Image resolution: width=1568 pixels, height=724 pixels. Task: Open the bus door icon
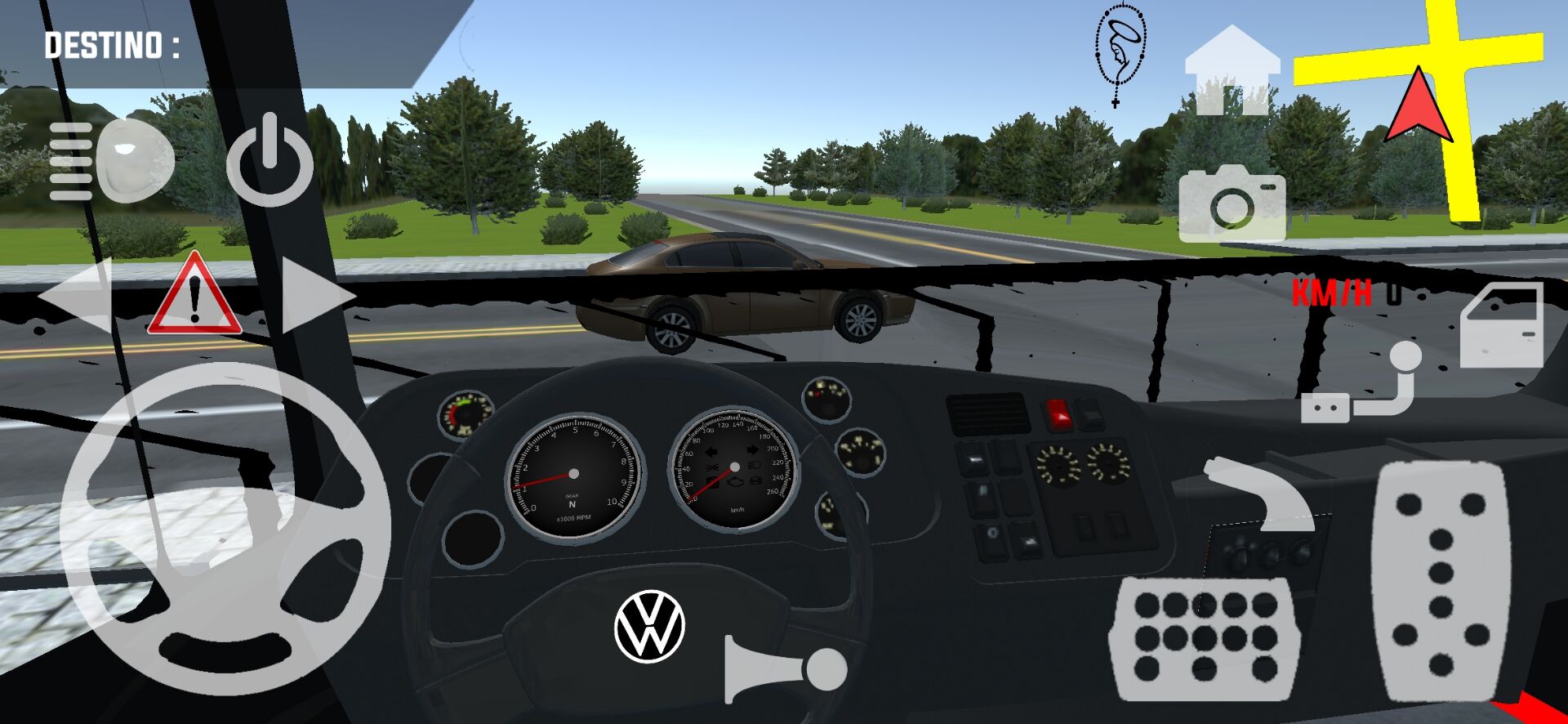(1501, 325)
